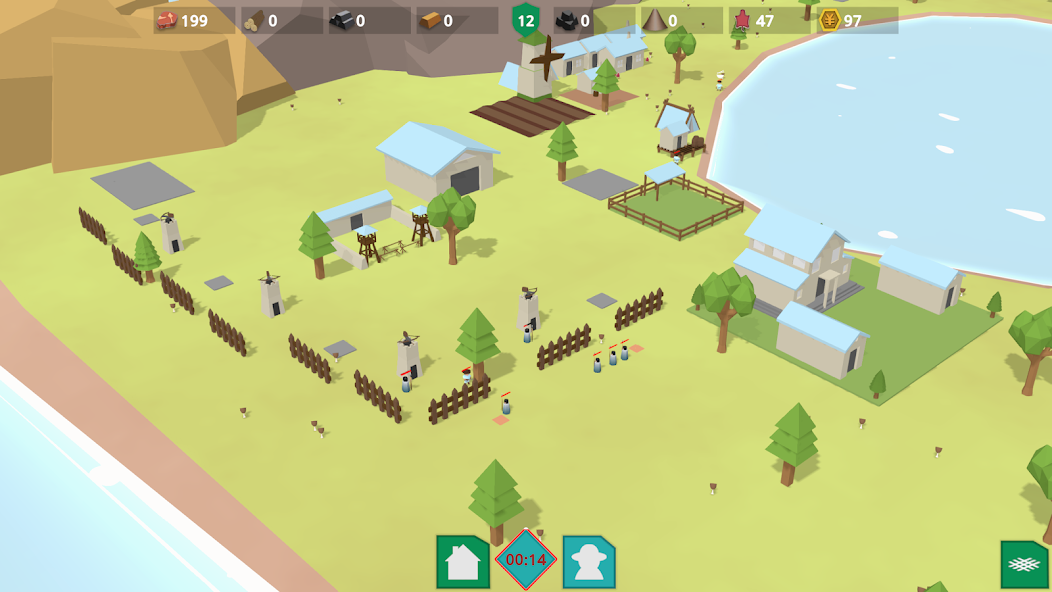Tap the diamond-shaped 00:14 wave timer button
Viewport: 1052px width, 592px height.
(x=526, y=560)
